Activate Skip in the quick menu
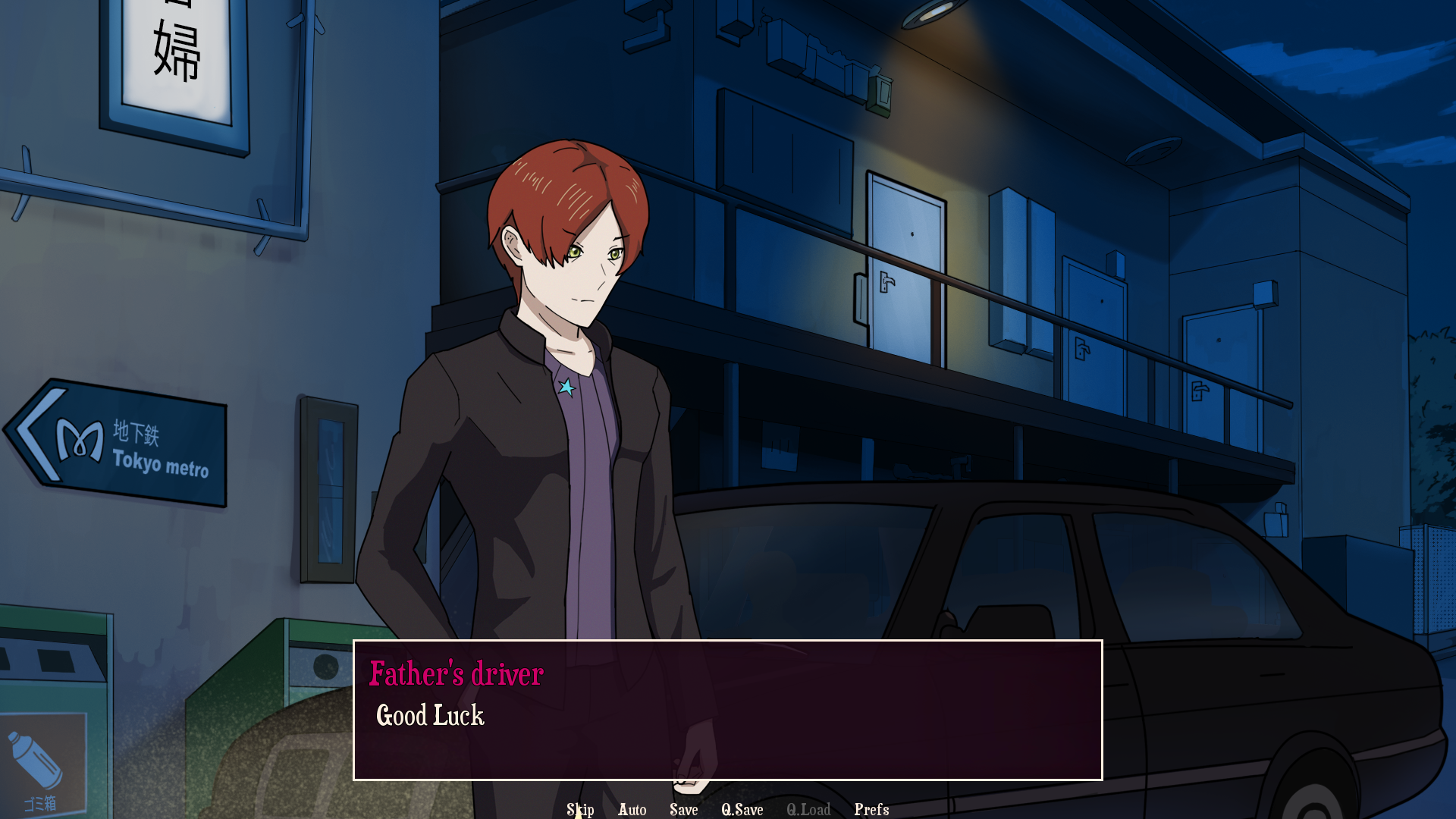The height and width of the screenshot is (819, 1456). pos(580,809)
